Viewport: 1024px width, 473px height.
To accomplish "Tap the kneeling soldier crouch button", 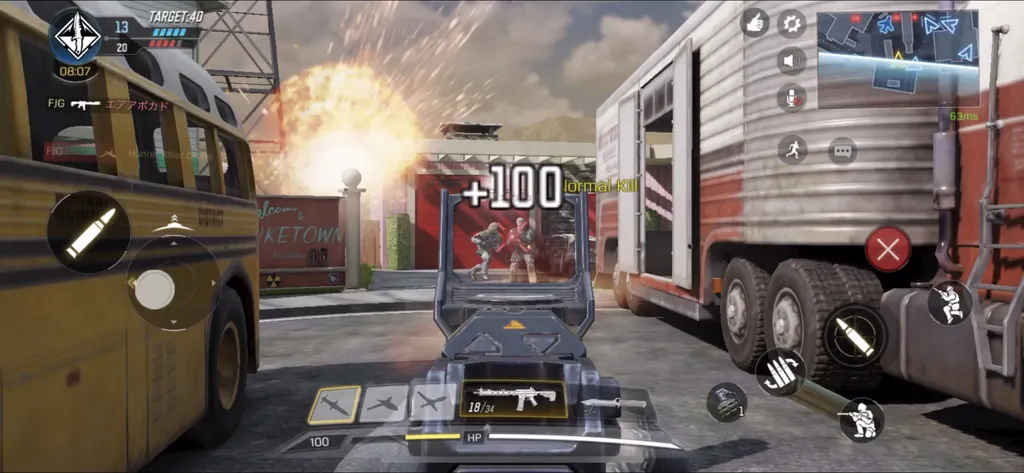I will (861, 420).
